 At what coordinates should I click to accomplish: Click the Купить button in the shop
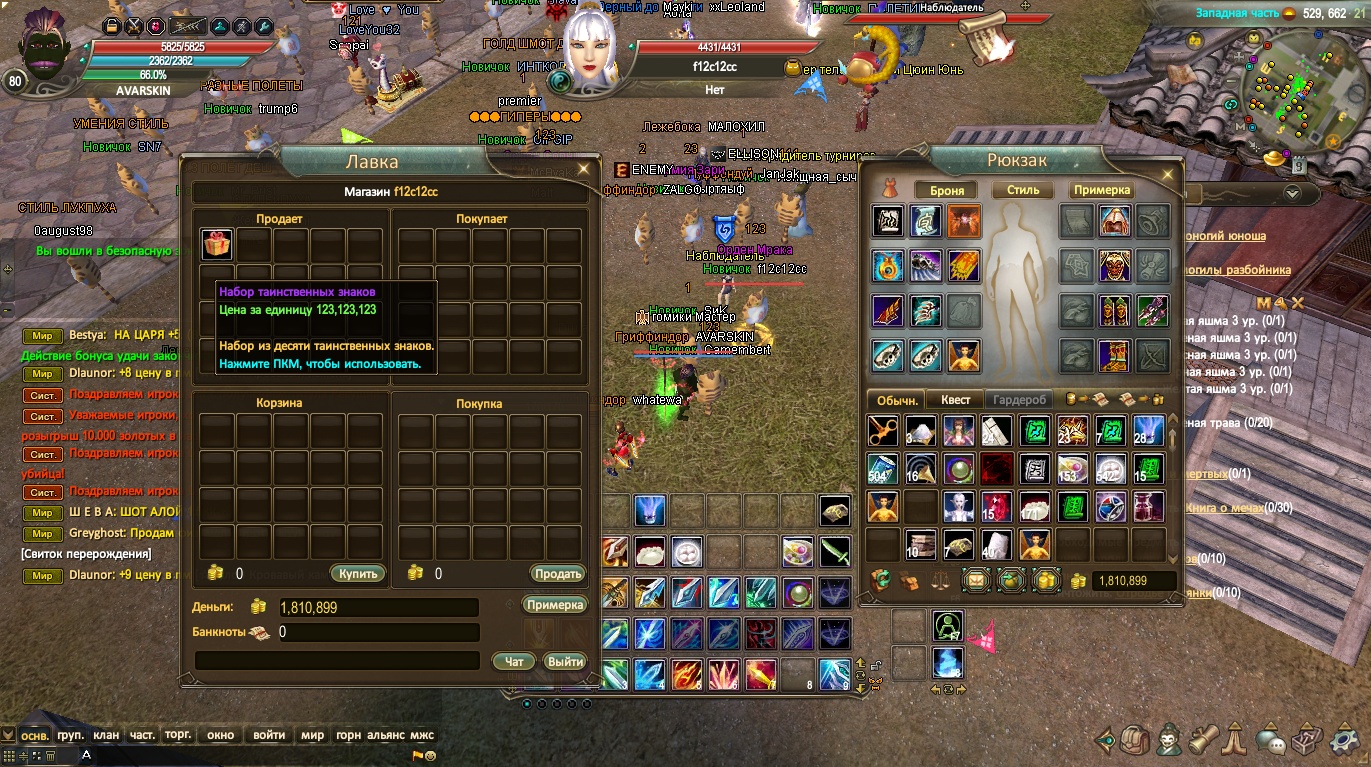pos(357,574)
